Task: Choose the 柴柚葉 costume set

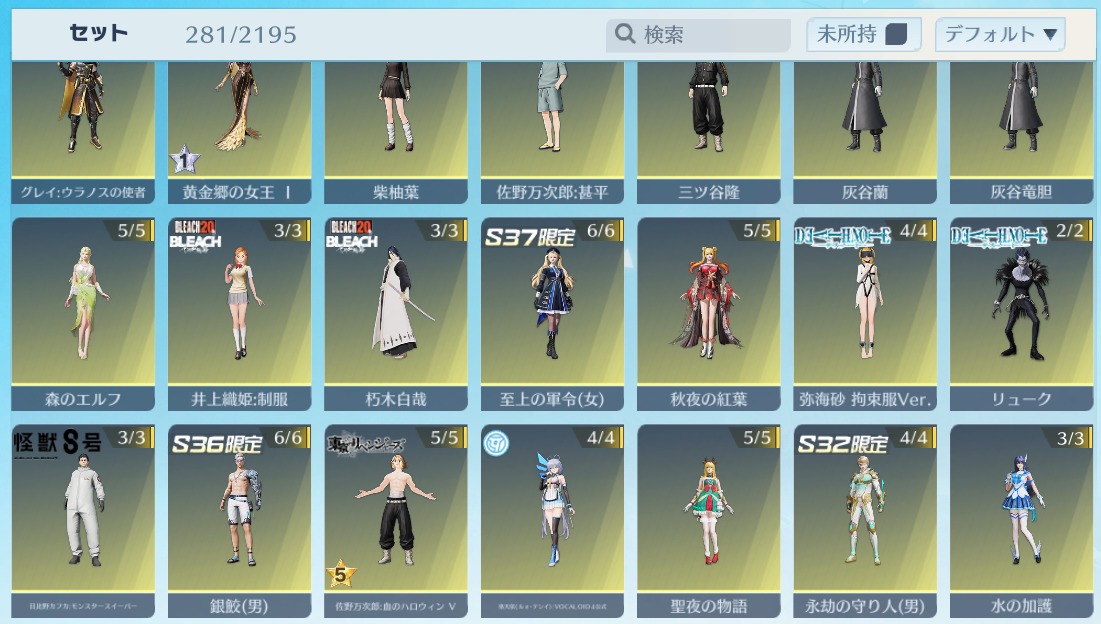Action: [396, 125]
